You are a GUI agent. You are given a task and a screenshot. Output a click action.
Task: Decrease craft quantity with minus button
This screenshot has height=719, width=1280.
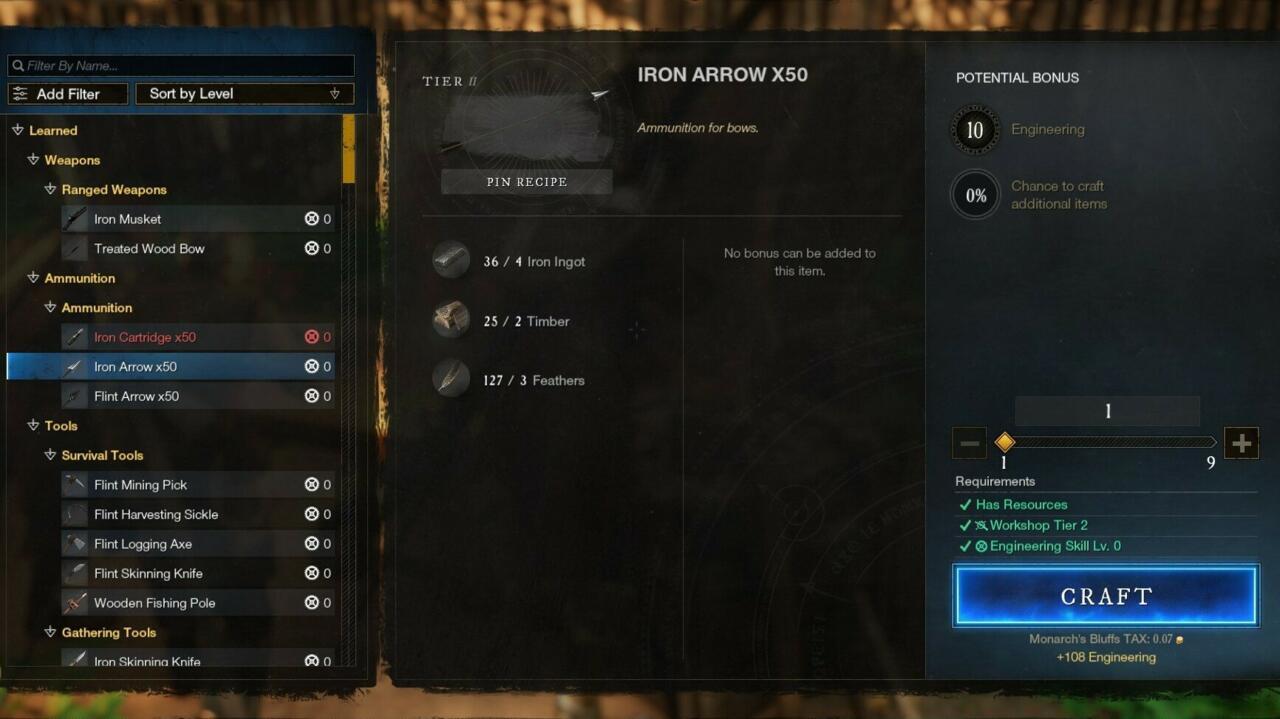969,443
